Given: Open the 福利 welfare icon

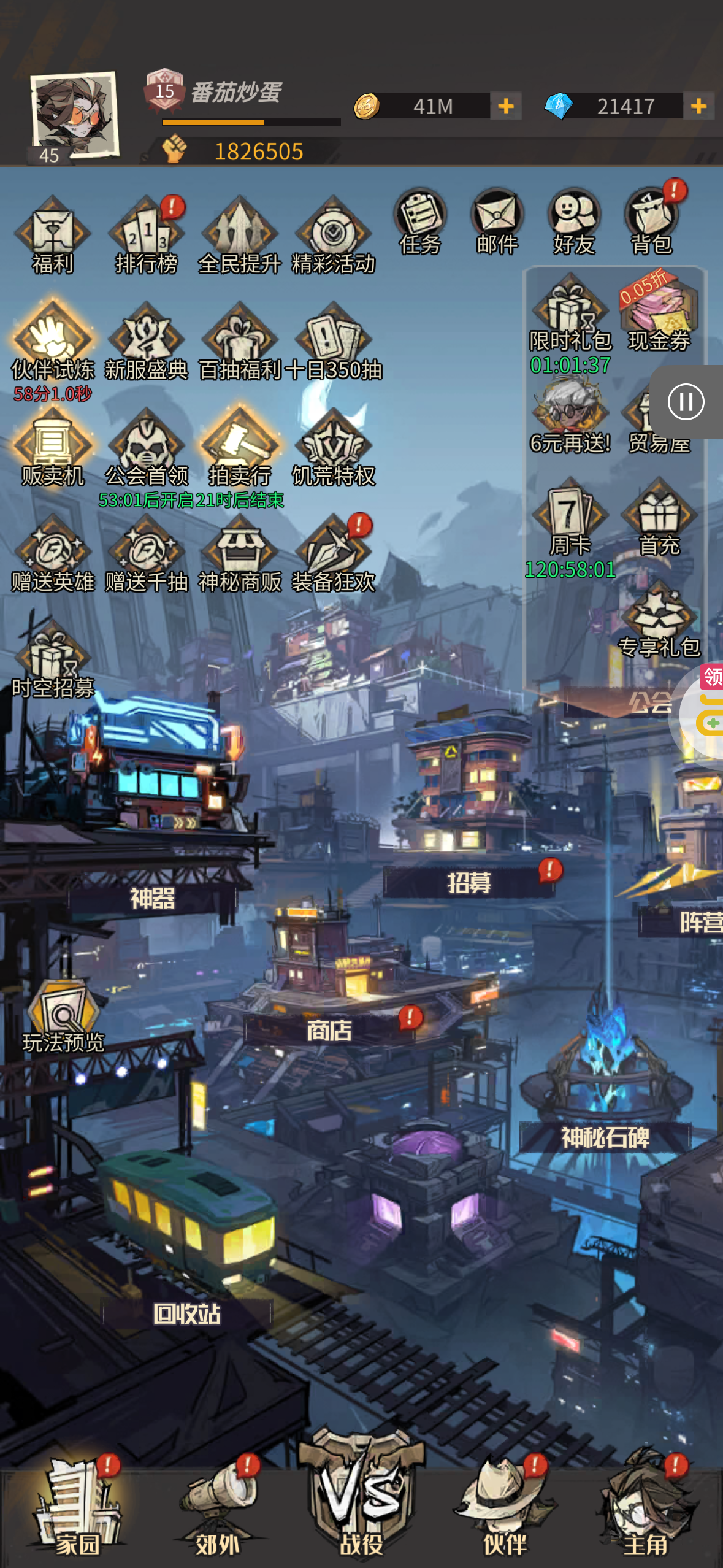Looking at the screenshot, I should [53, 236].
